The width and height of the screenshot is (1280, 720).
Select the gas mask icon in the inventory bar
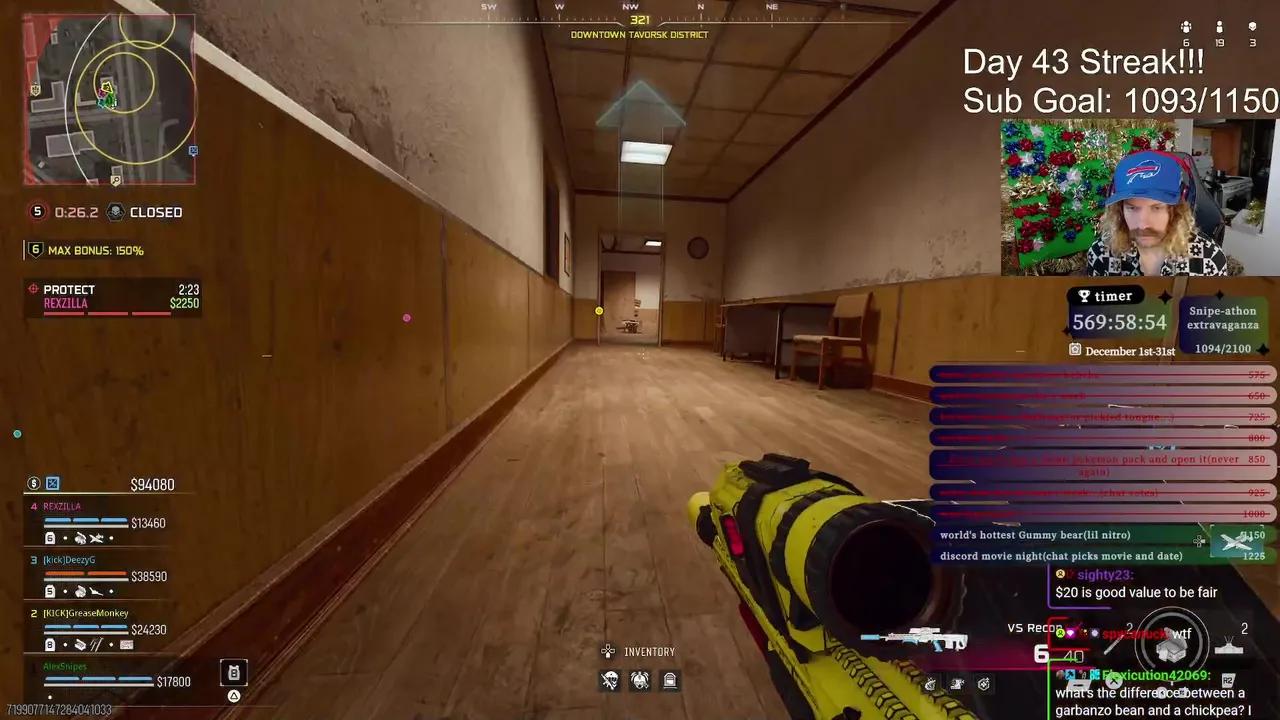[640, 682]
